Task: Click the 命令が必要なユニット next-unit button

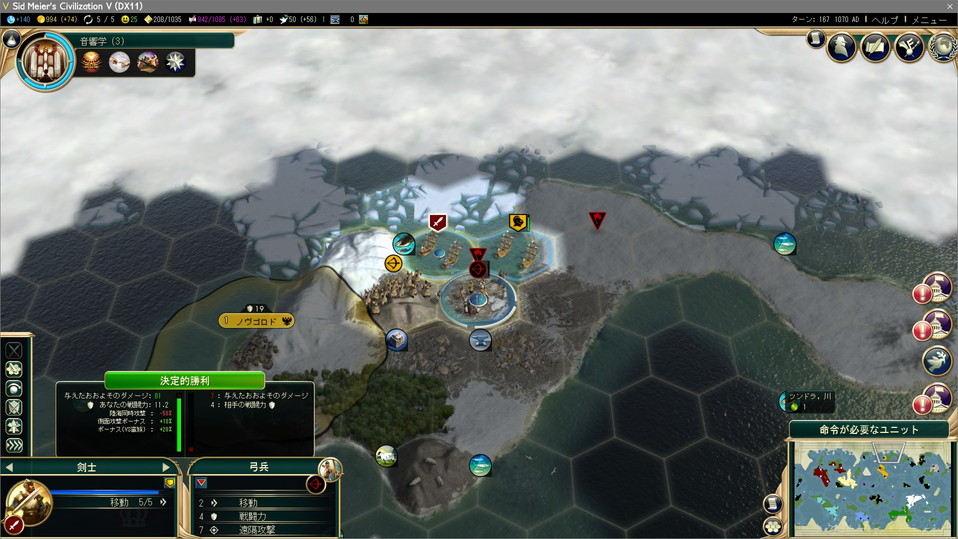Action: tap(869, 429)
